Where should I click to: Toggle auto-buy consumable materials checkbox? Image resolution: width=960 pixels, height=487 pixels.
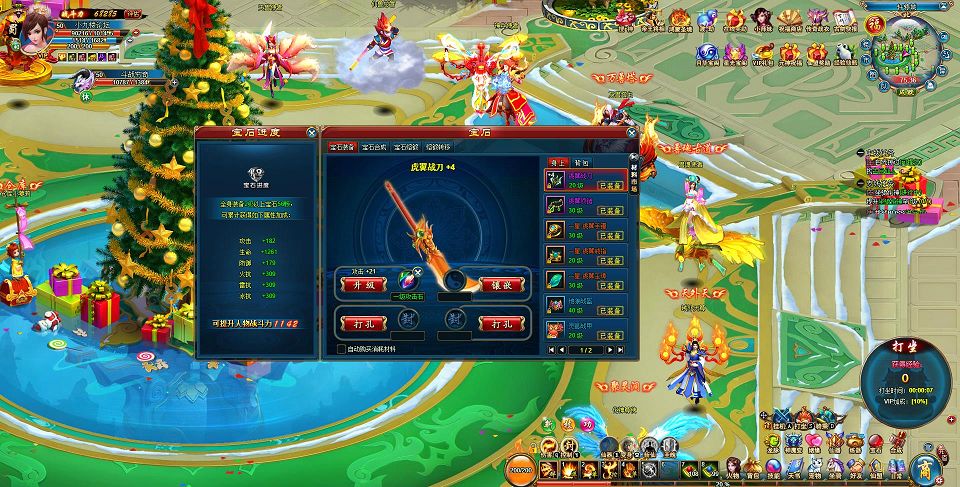[x=342, y=349]
